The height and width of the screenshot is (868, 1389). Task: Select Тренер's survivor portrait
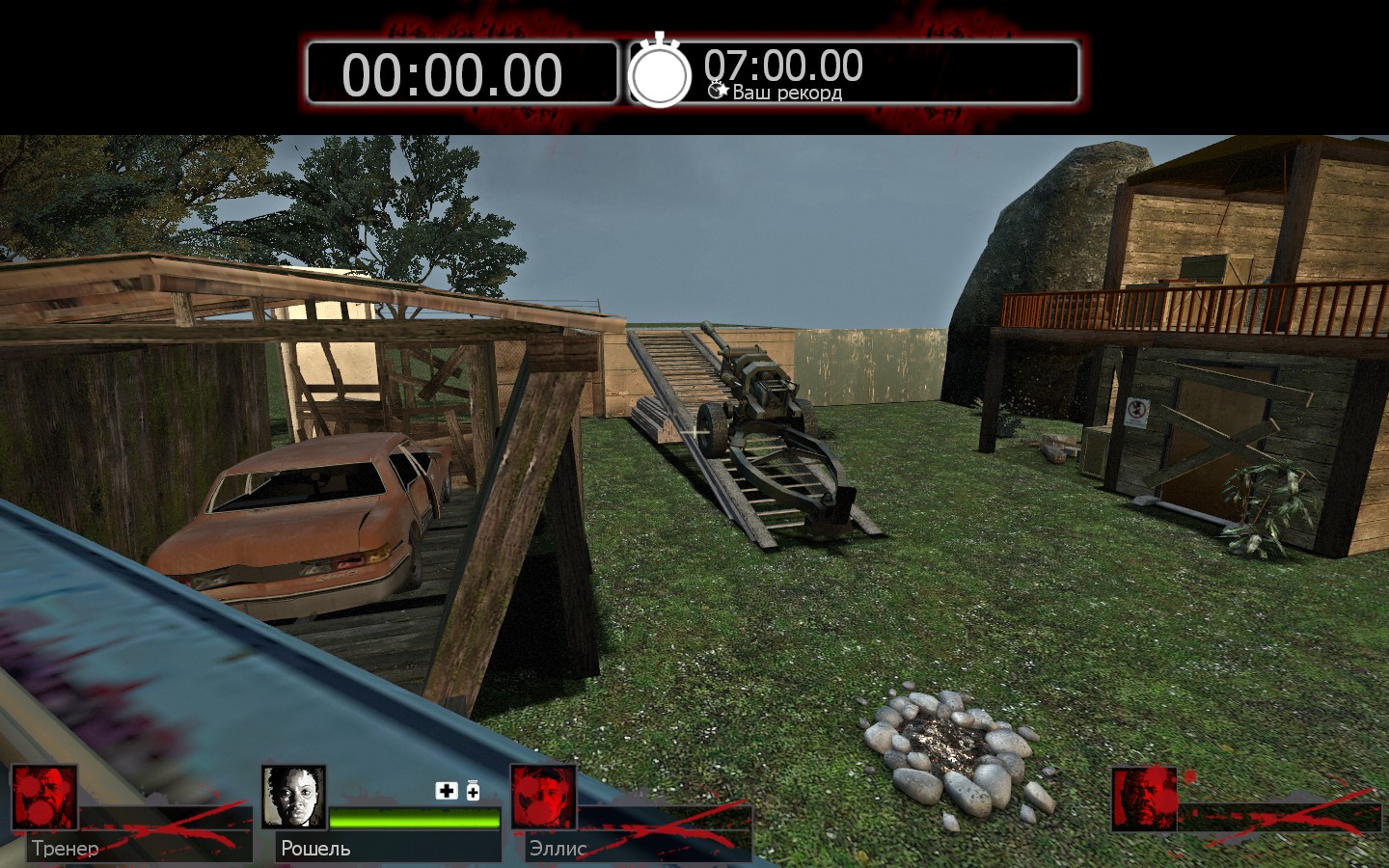coord(44,798)
